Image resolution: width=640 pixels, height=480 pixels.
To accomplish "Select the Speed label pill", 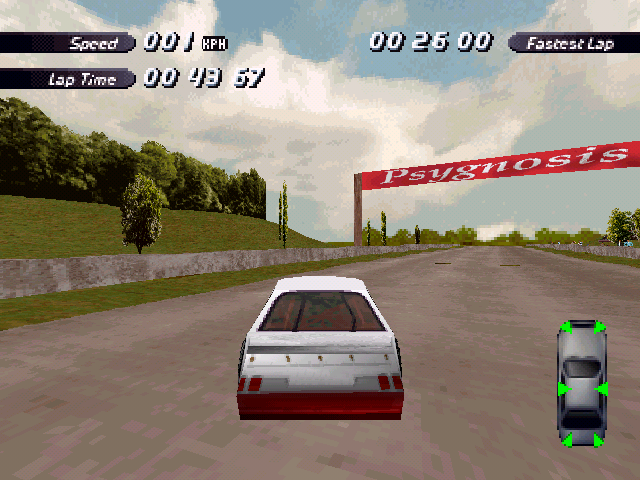I will coord(68,43).
